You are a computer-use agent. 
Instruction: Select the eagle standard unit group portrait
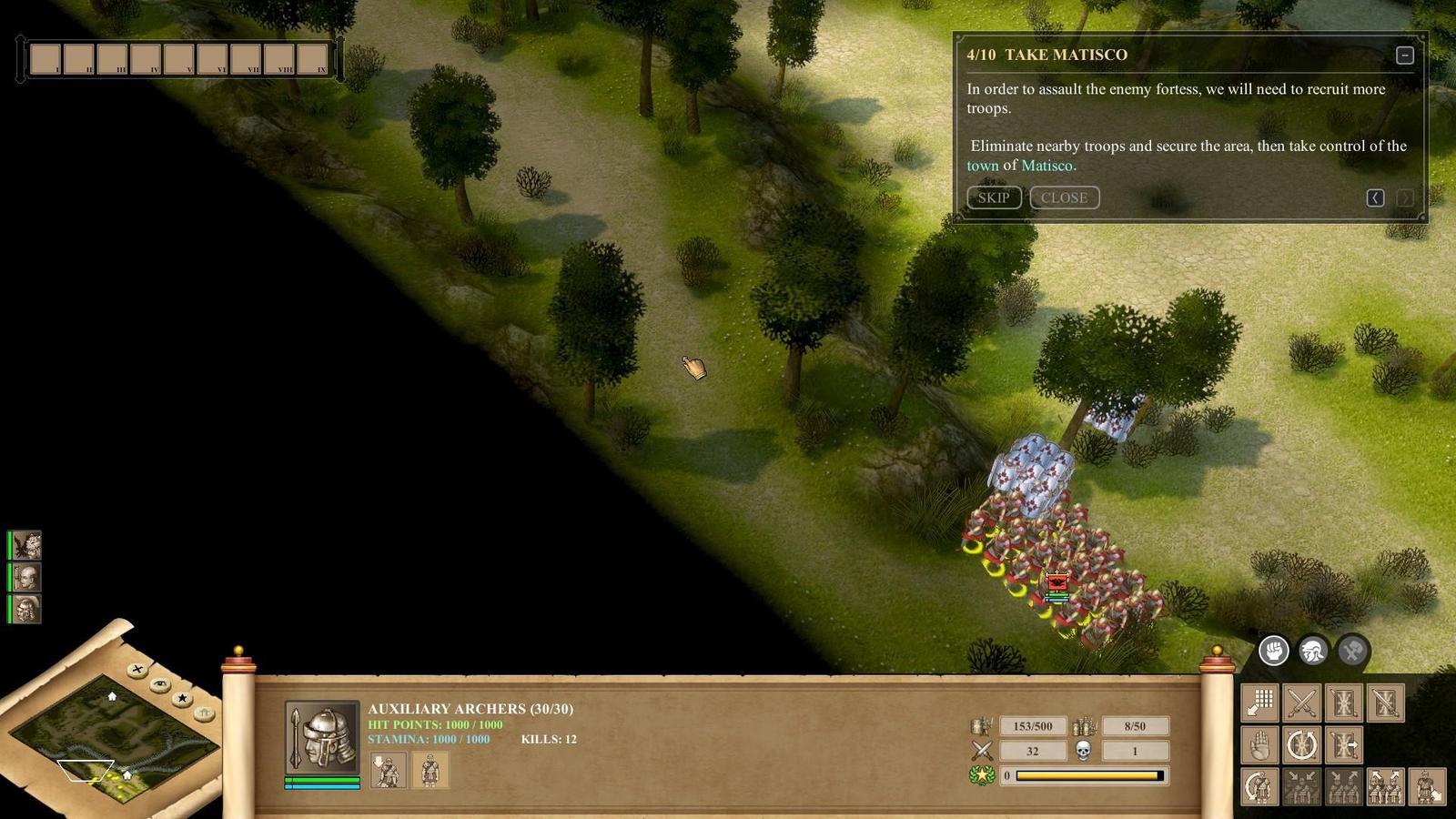point(26,545)
